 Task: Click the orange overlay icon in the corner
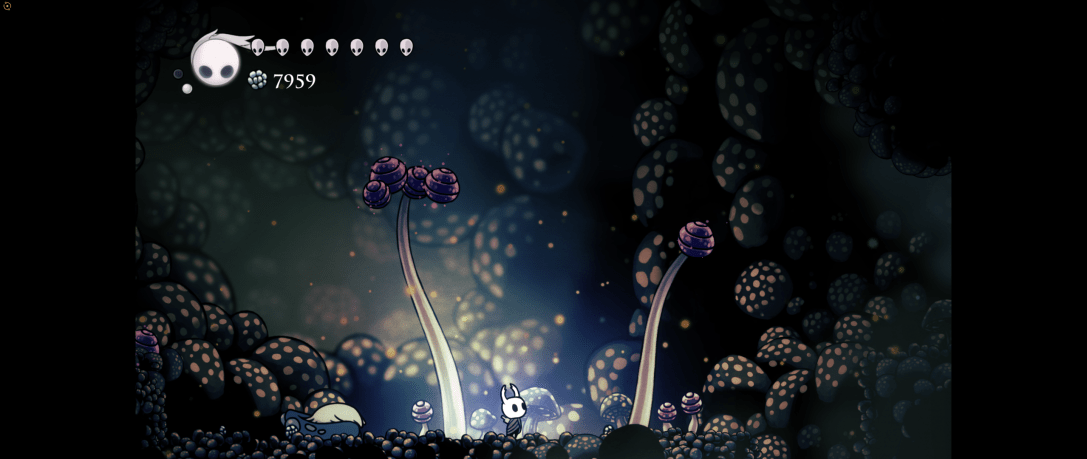[7, 6]
